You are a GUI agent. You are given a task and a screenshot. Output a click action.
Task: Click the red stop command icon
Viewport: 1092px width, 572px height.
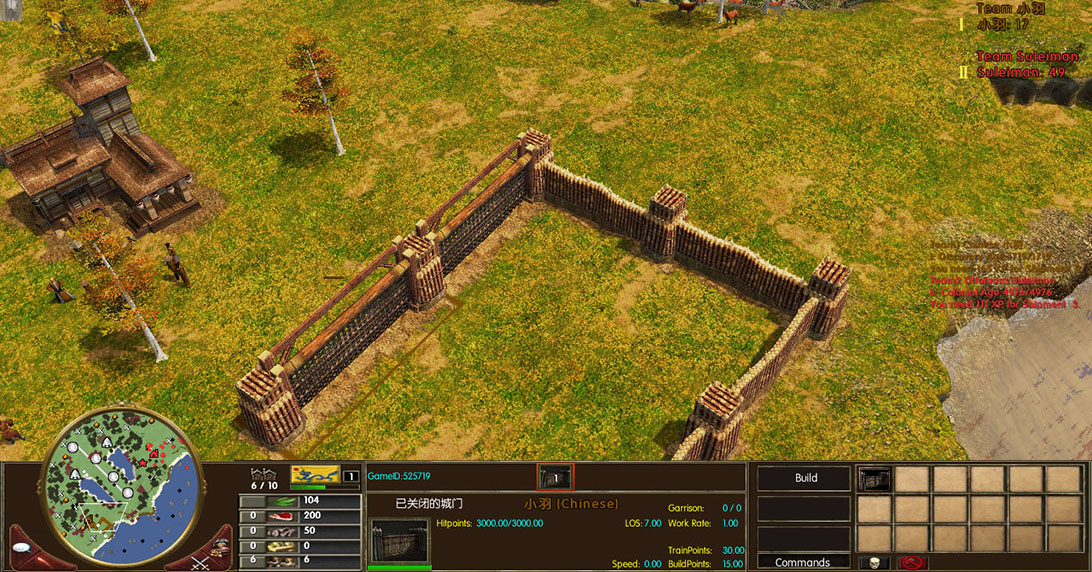[912, 563]
